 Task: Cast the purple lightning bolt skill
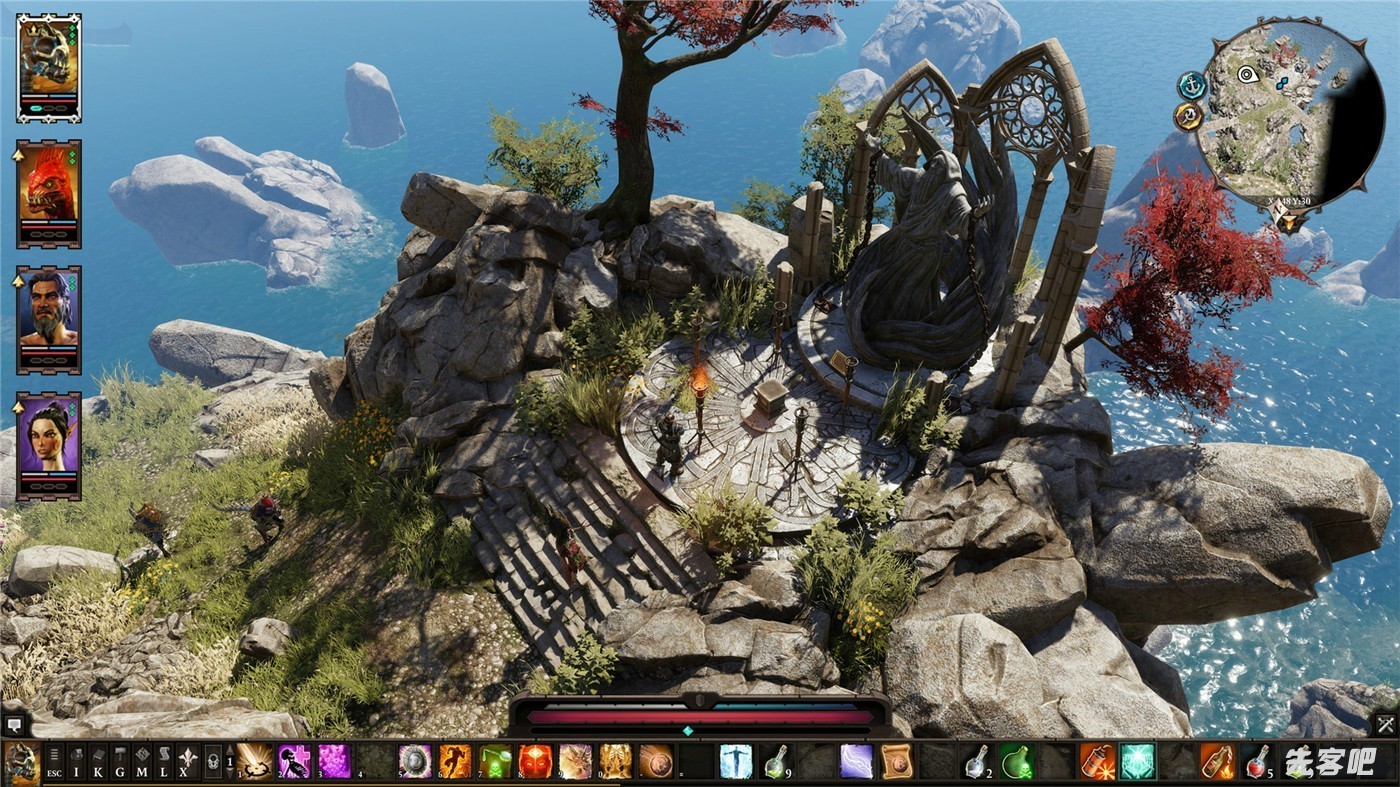pyautogui.click(x=856, y=762)
